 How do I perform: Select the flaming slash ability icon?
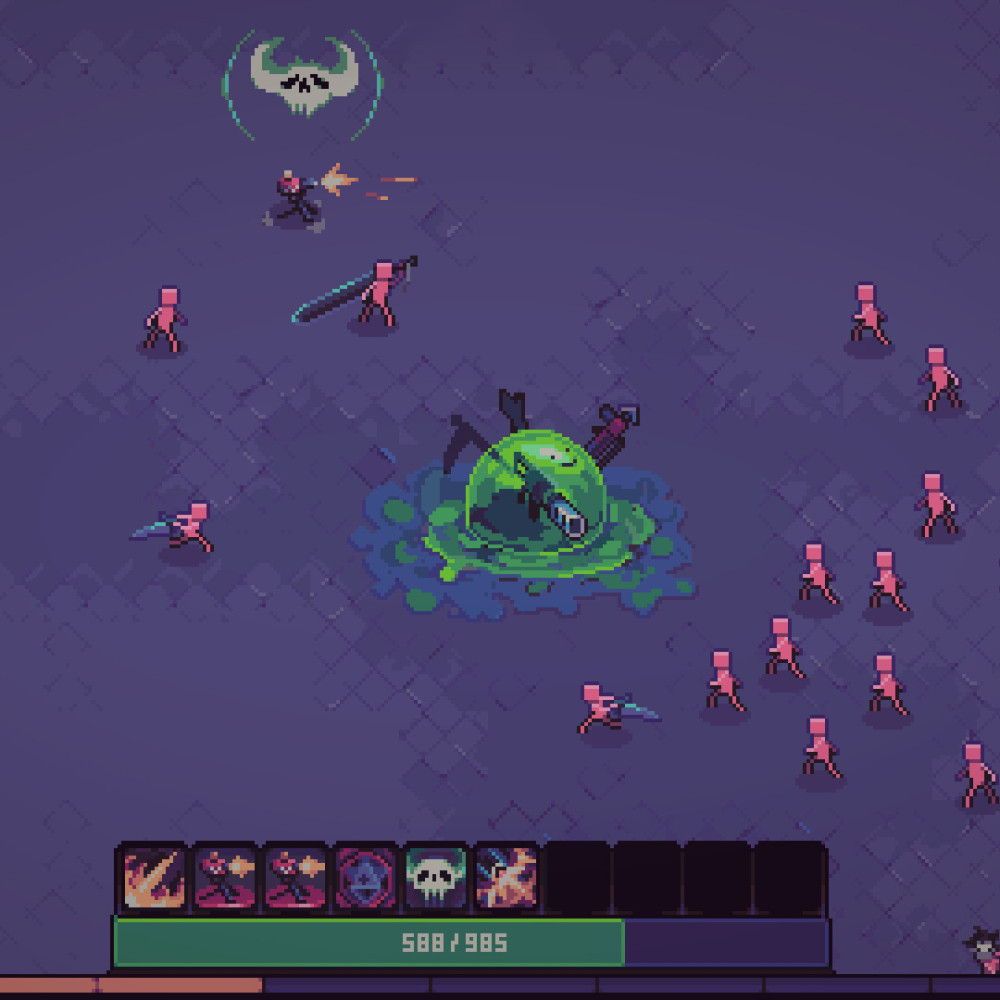tap(154, 877)
